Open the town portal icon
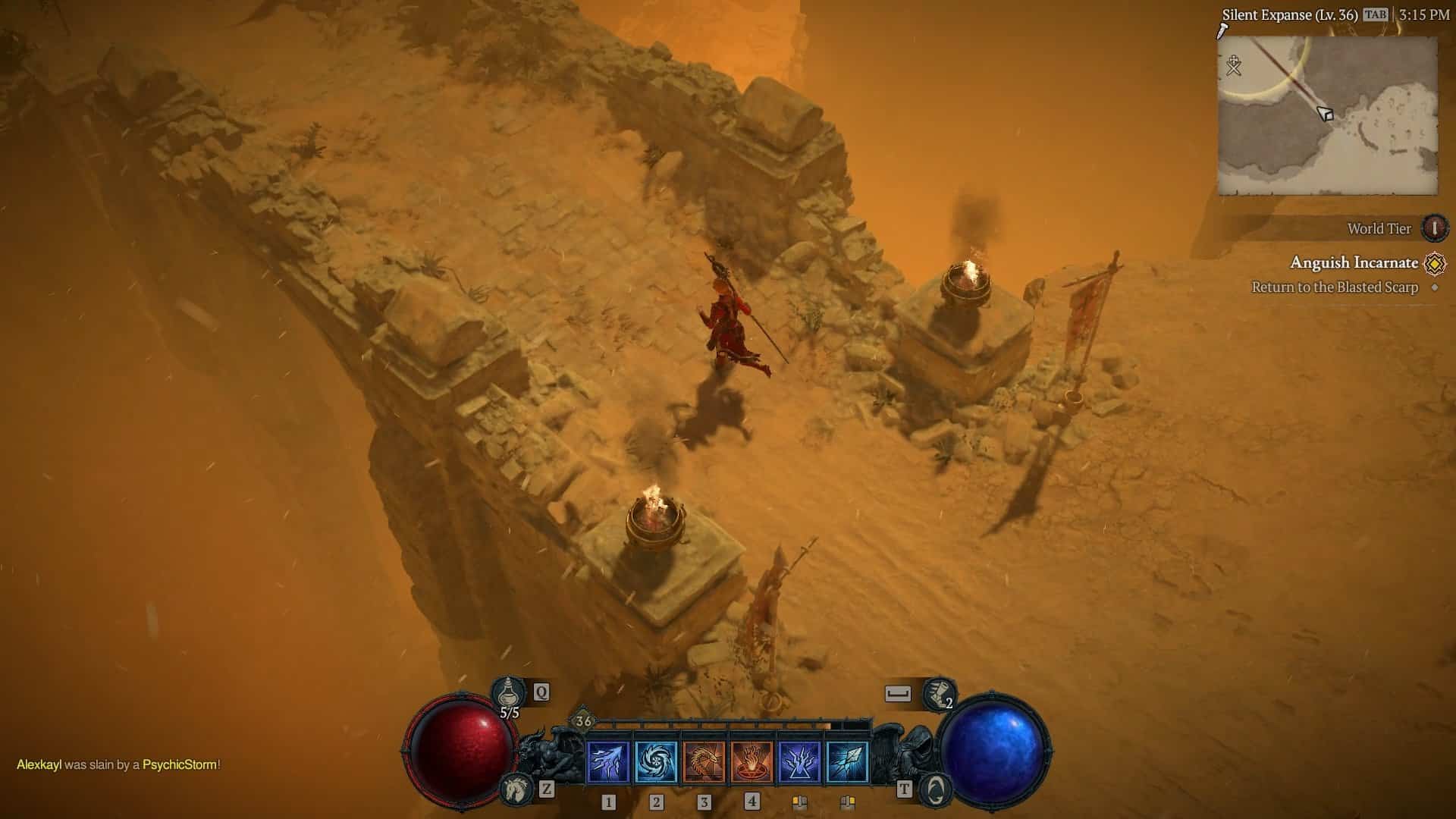 coord(936,789)
